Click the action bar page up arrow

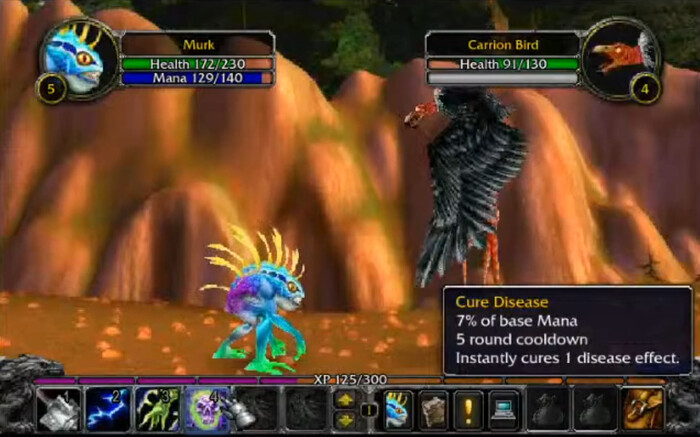point(346,399)
